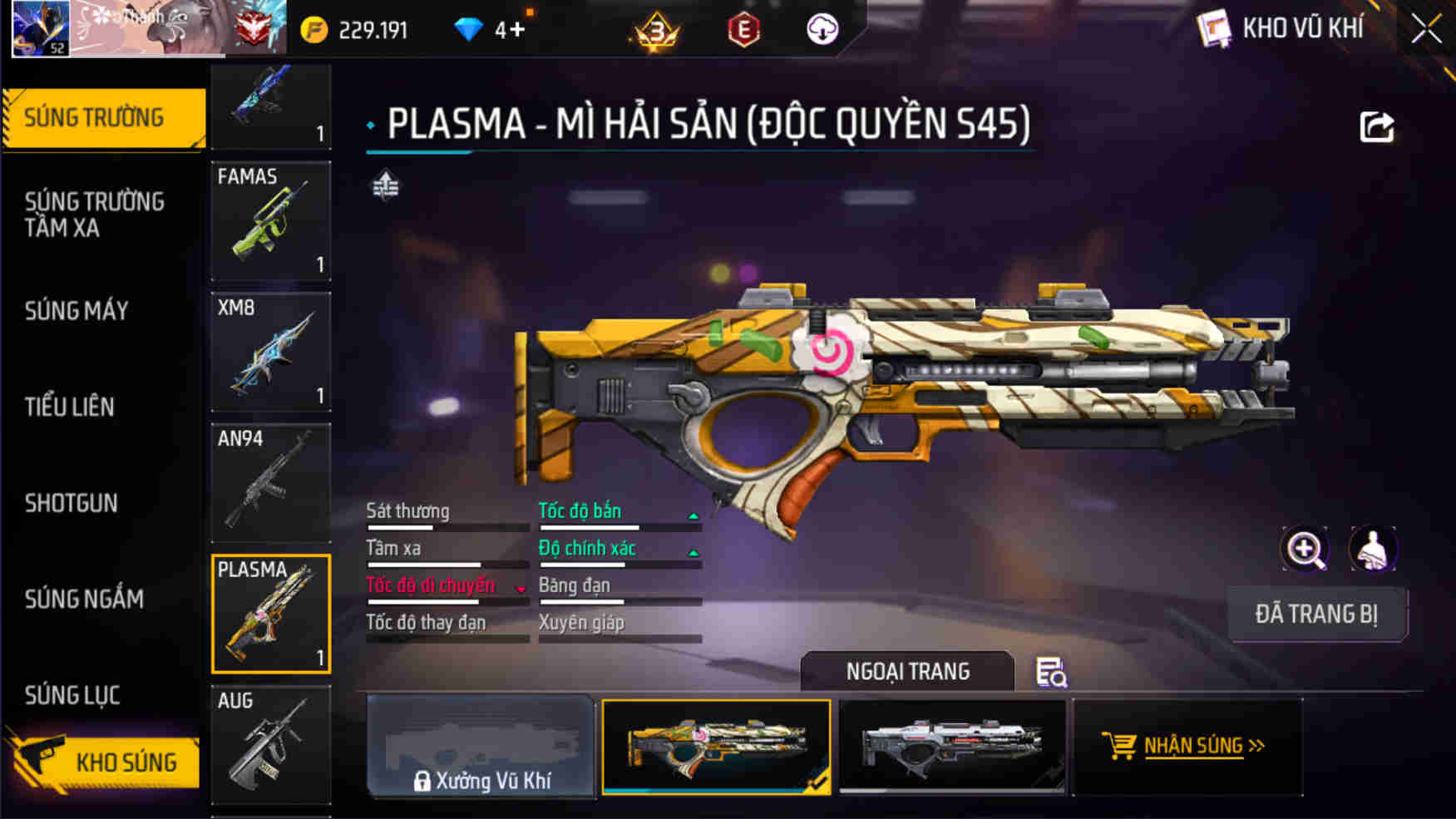Select the white Plasma skin thumbnail

(952, 747)
